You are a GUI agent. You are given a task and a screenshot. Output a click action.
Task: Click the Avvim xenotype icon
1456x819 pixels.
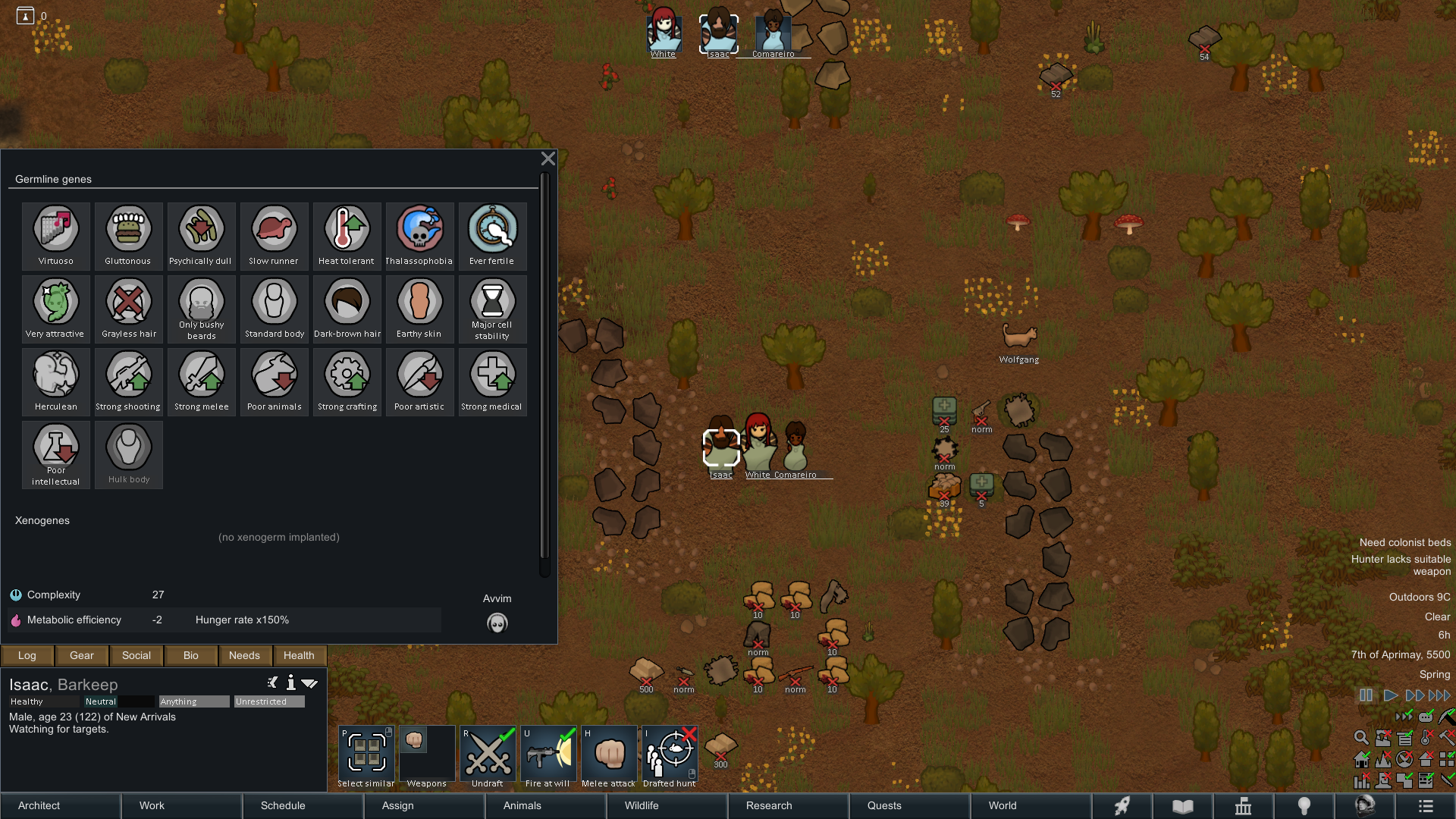click(497, 623)
